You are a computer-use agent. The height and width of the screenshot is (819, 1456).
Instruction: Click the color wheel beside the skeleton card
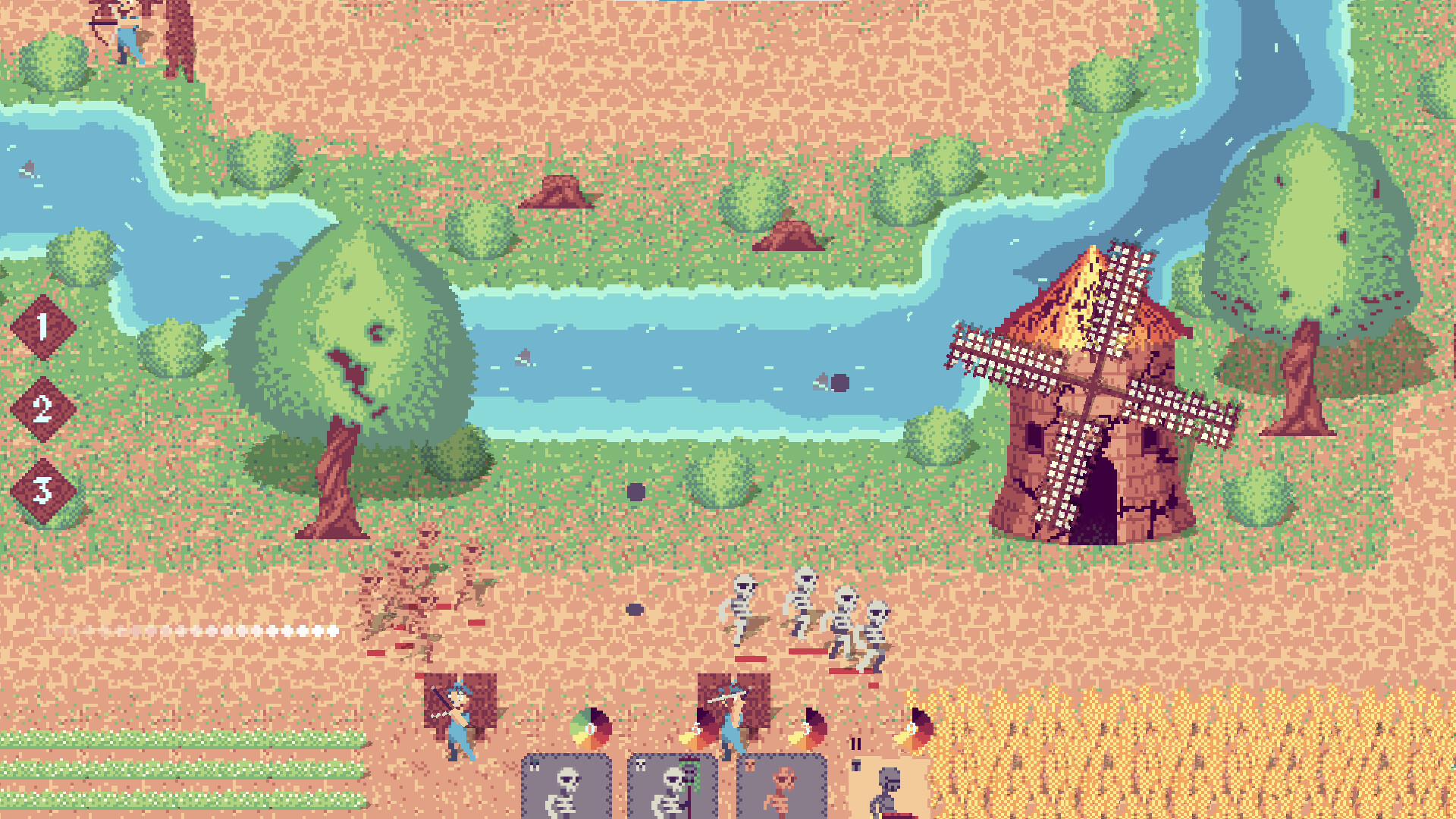590,726
